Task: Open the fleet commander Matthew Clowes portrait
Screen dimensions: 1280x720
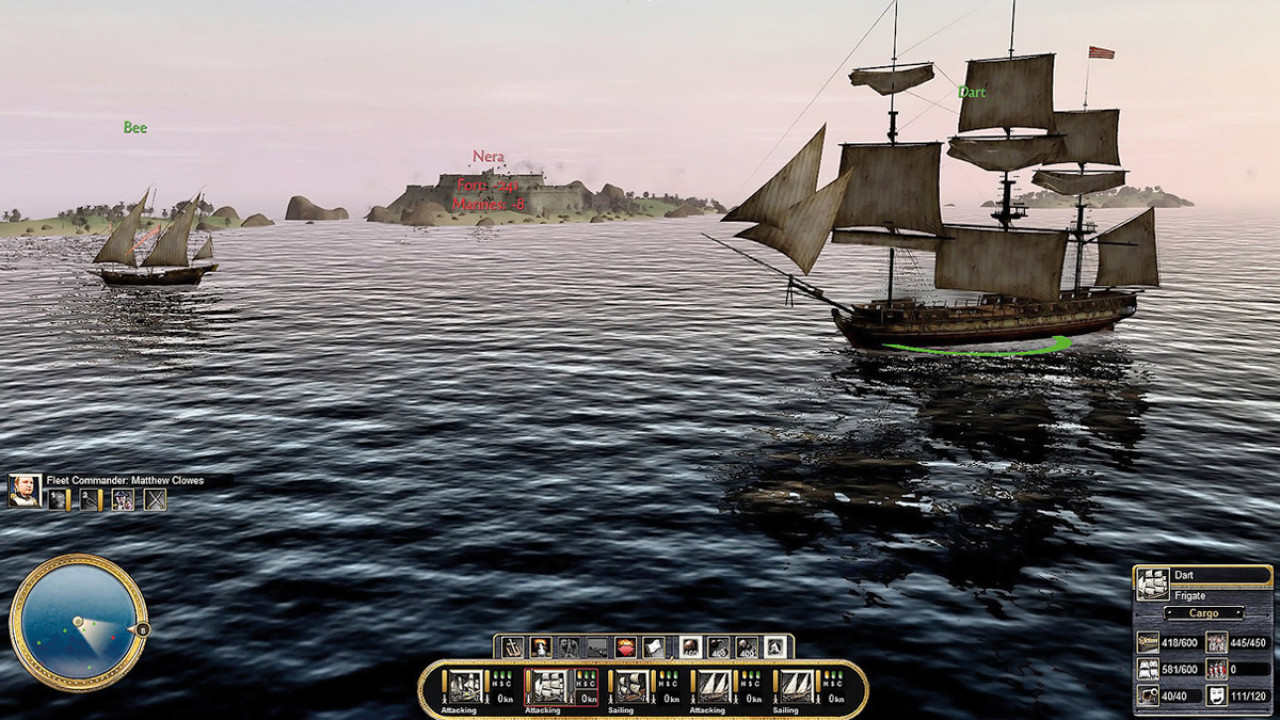Action: point(25,491)
